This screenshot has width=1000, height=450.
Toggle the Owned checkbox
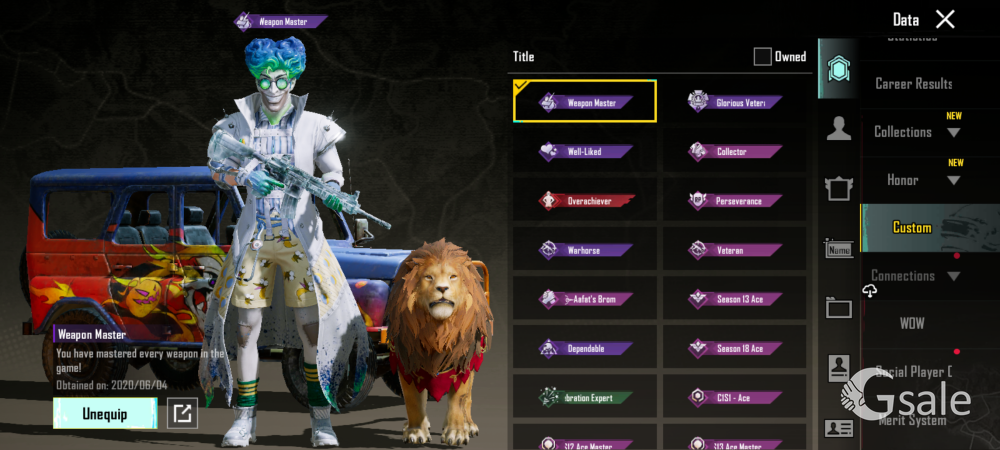coord(762,57)
